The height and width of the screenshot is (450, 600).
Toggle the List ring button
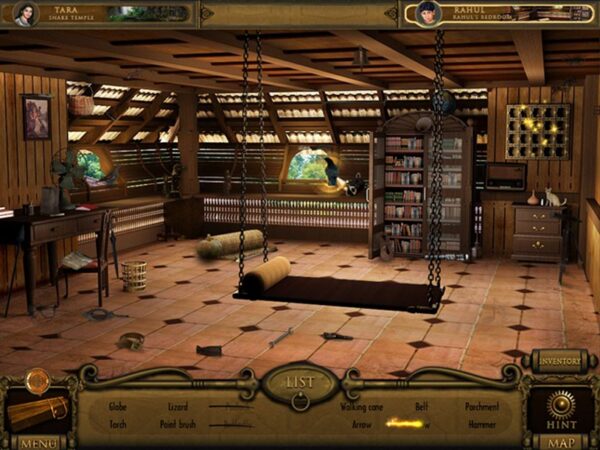tap(299, 385)
